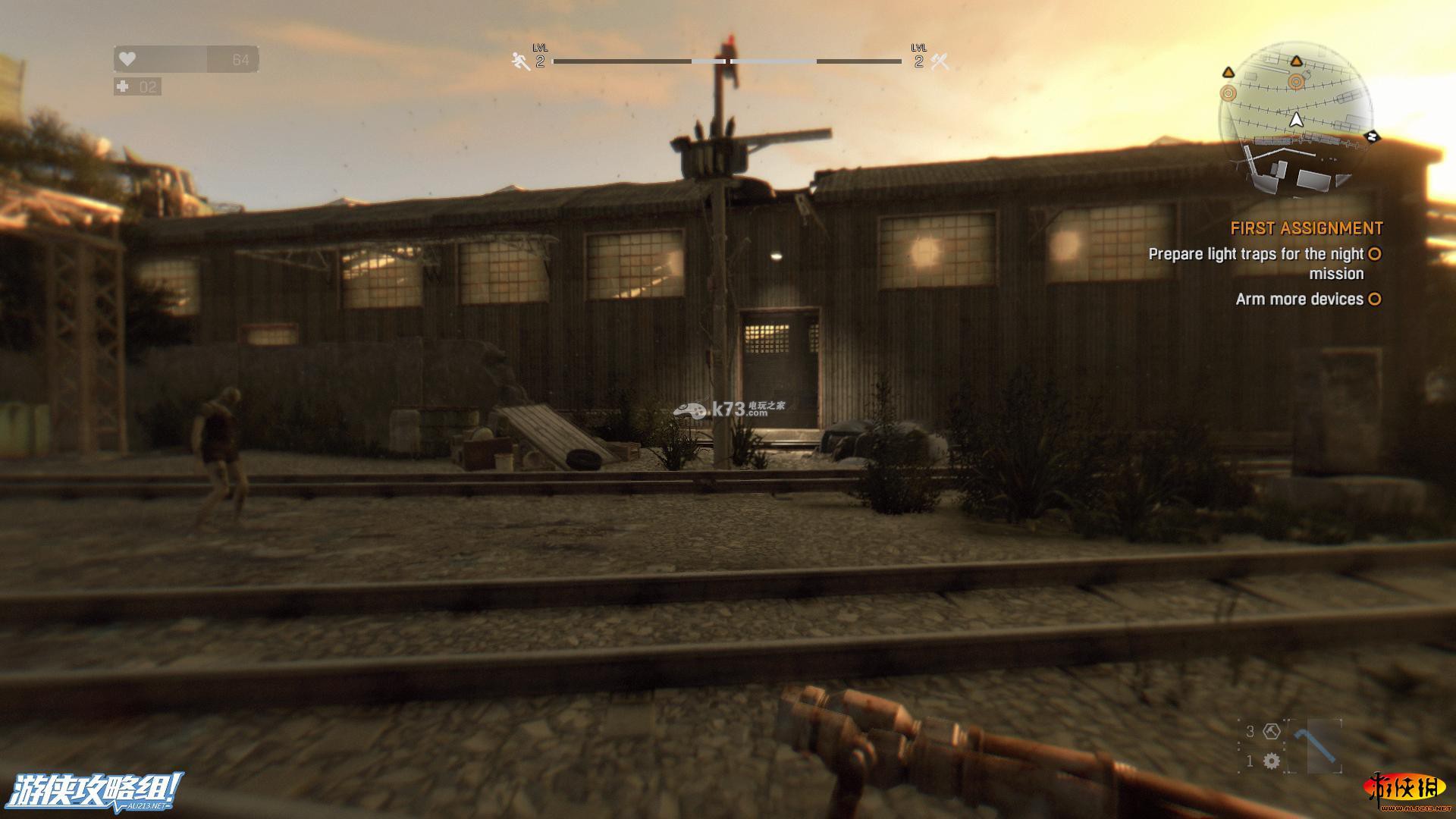Image resolution: width=1456 pixels, height=819 pixels.
Task: Click the running figure agility icon
Action: pos(521,61)
